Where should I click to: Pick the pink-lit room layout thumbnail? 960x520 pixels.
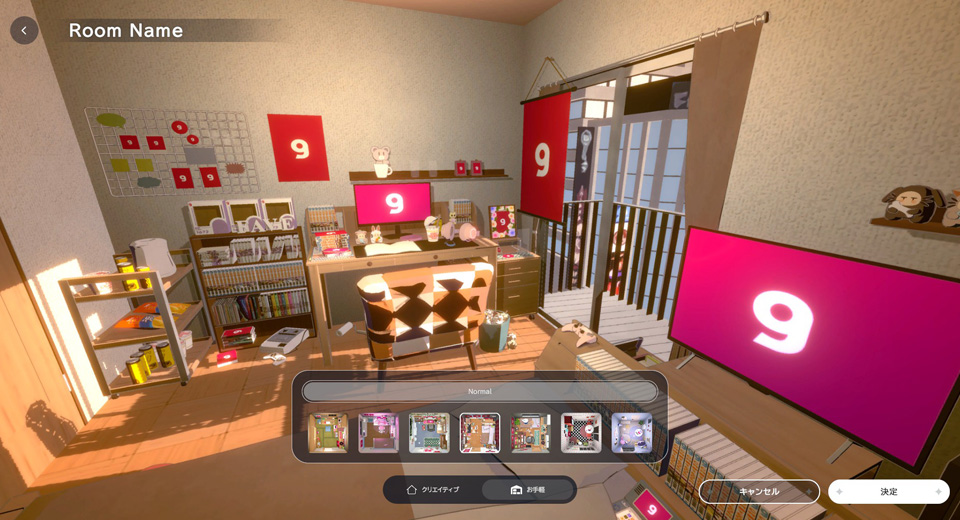coord(379,433)
